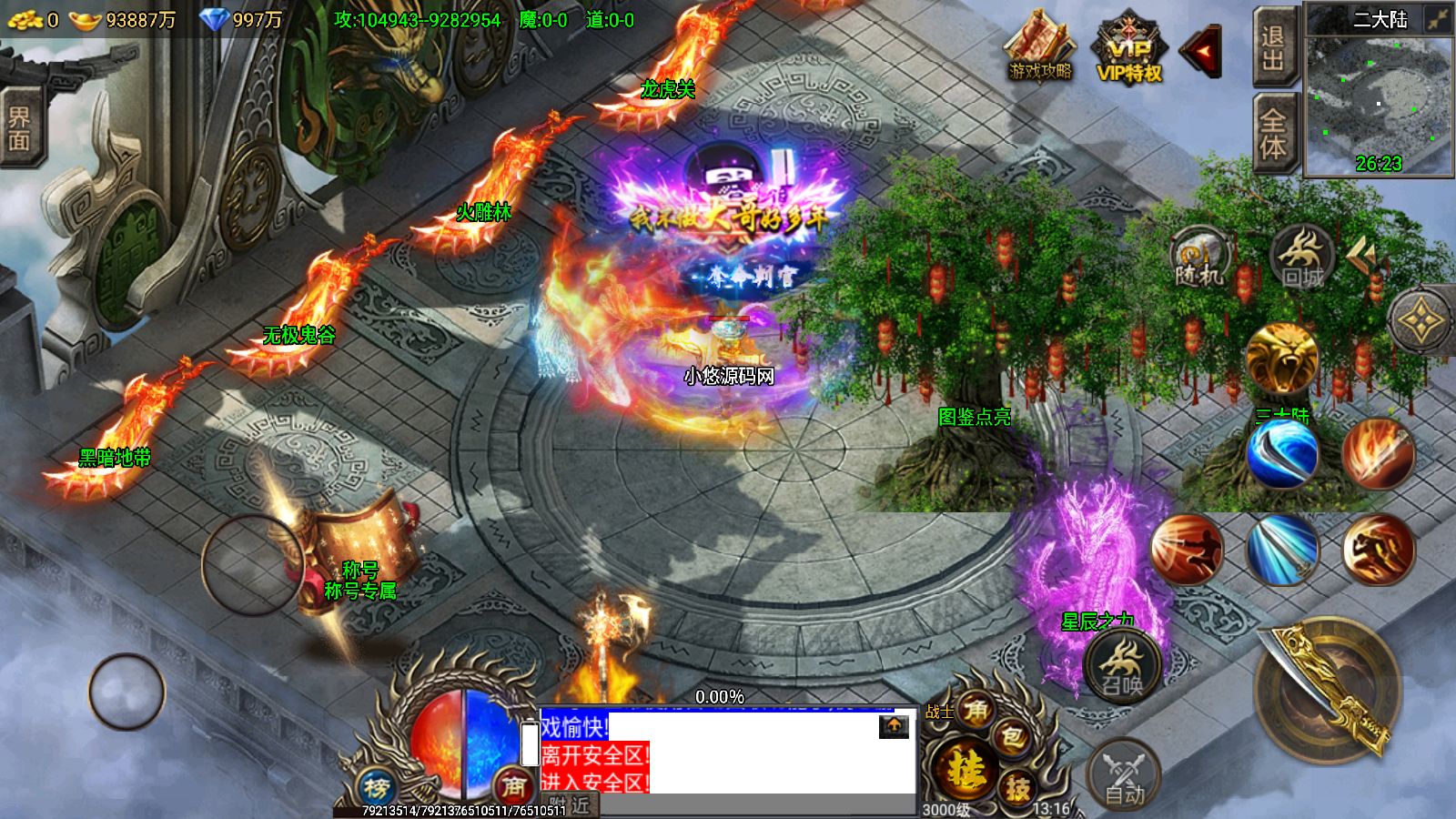The height and width of the screenshot is (819, 1456).
Task: Select the 全体 button
Action: [1274, 132]
